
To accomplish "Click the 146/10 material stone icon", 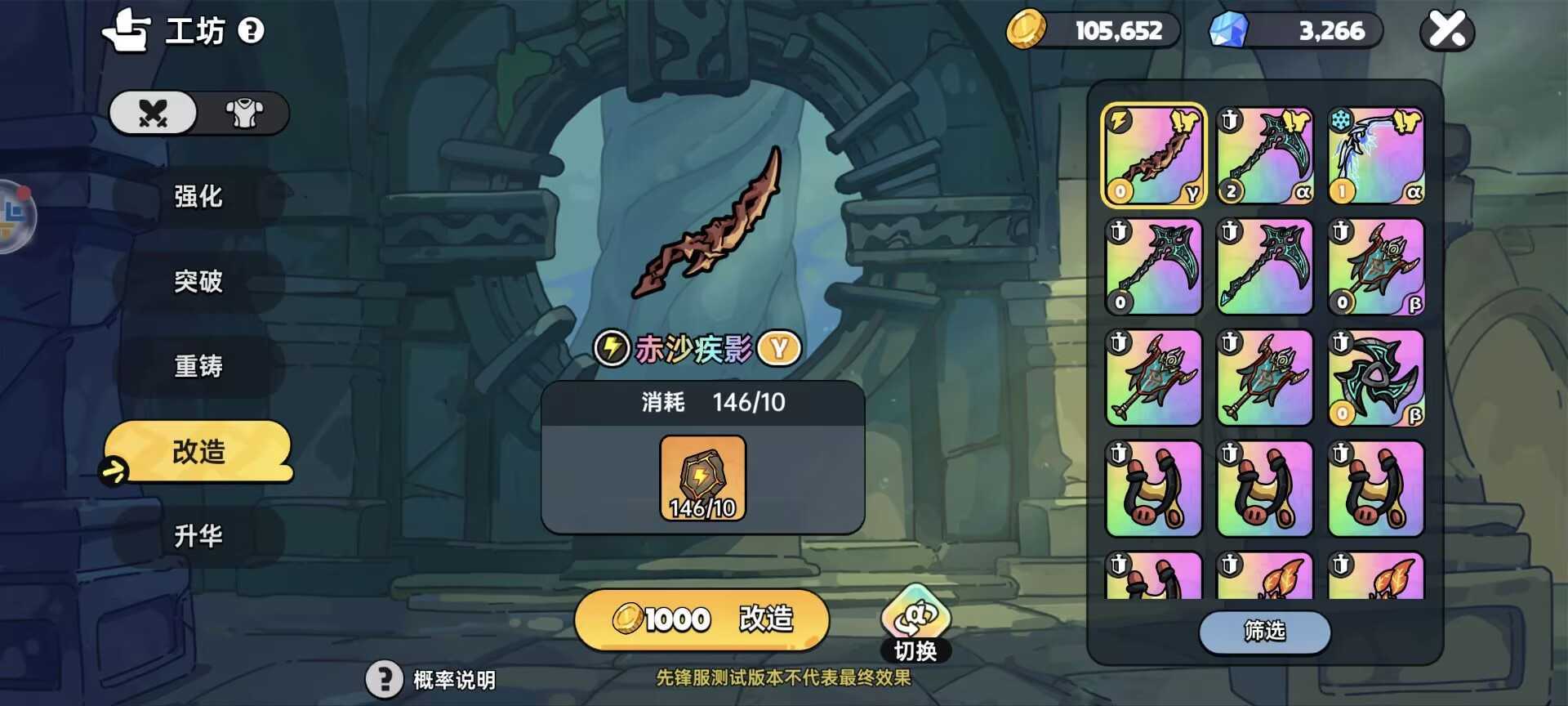I will (704, 476).
